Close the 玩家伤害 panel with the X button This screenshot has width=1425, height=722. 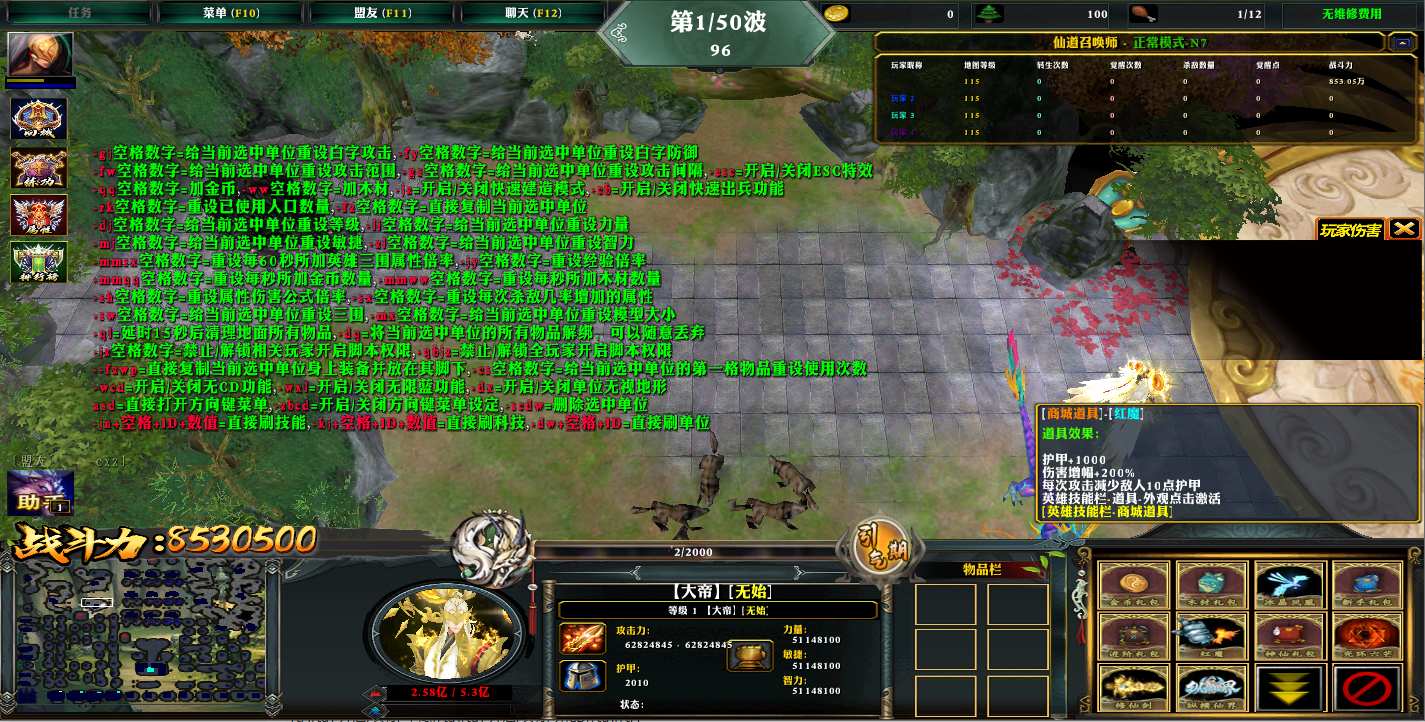[1404, 229]
